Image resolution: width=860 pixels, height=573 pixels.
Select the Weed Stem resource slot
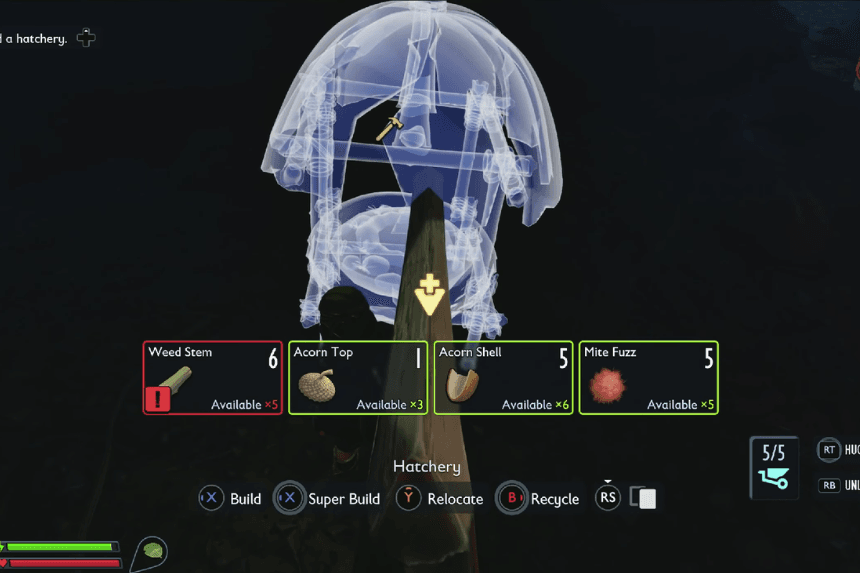point(211,378)
